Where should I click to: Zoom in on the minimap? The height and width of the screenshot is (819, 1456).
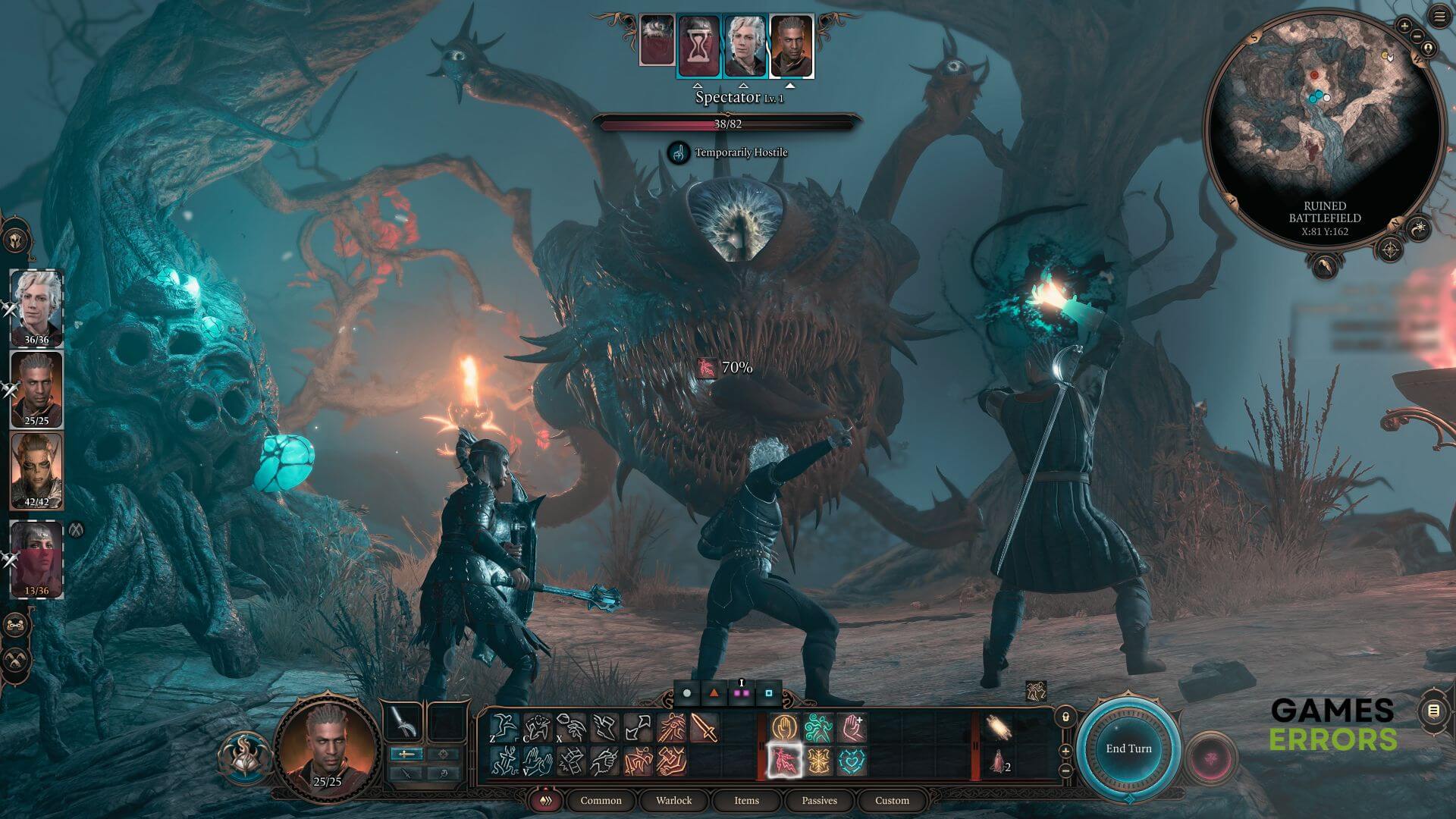1404,27
